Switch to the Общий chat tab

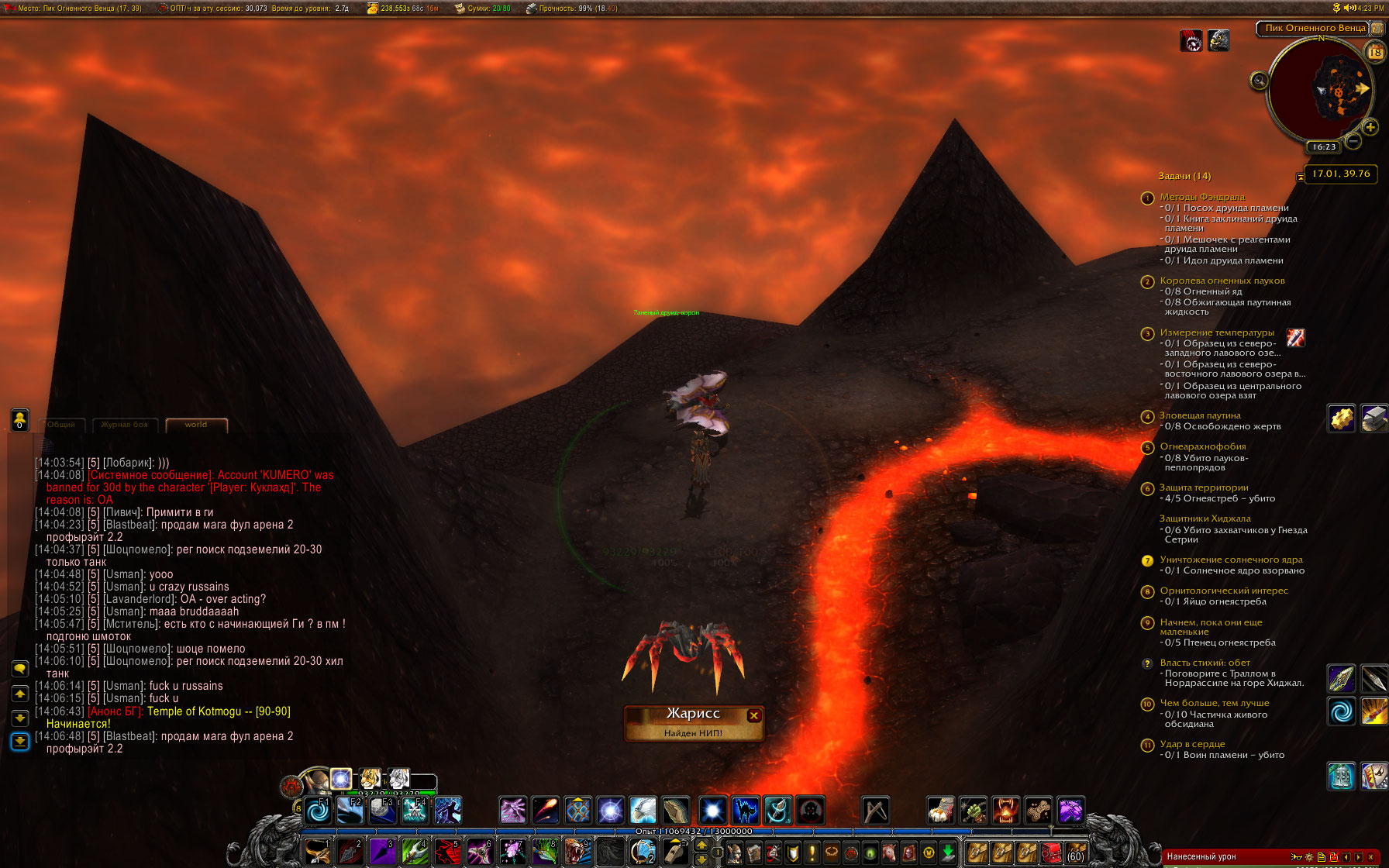(61, 425)
